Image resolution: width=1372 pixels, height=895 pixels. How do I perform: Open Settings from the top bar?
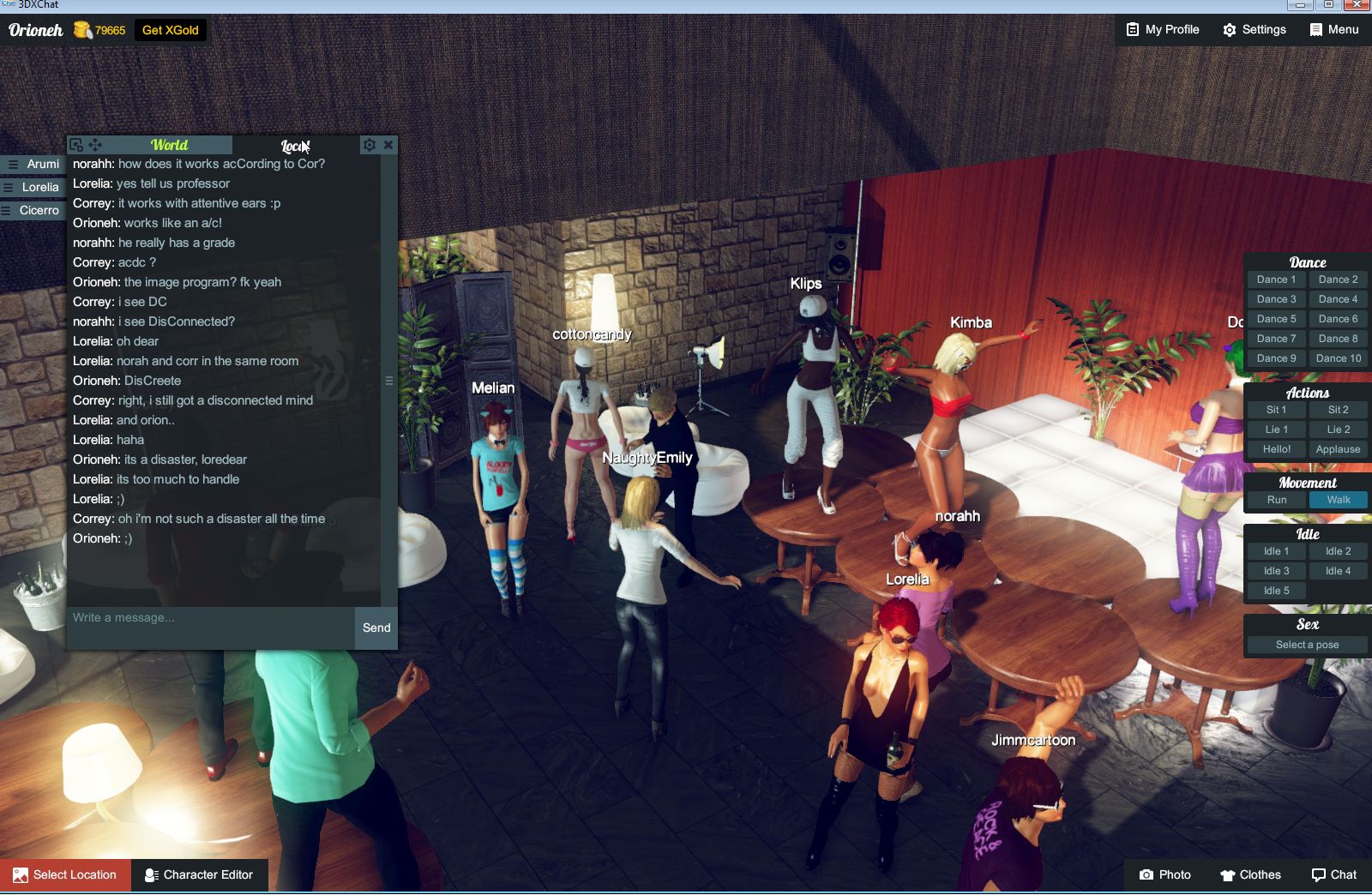coord(1254,29)
